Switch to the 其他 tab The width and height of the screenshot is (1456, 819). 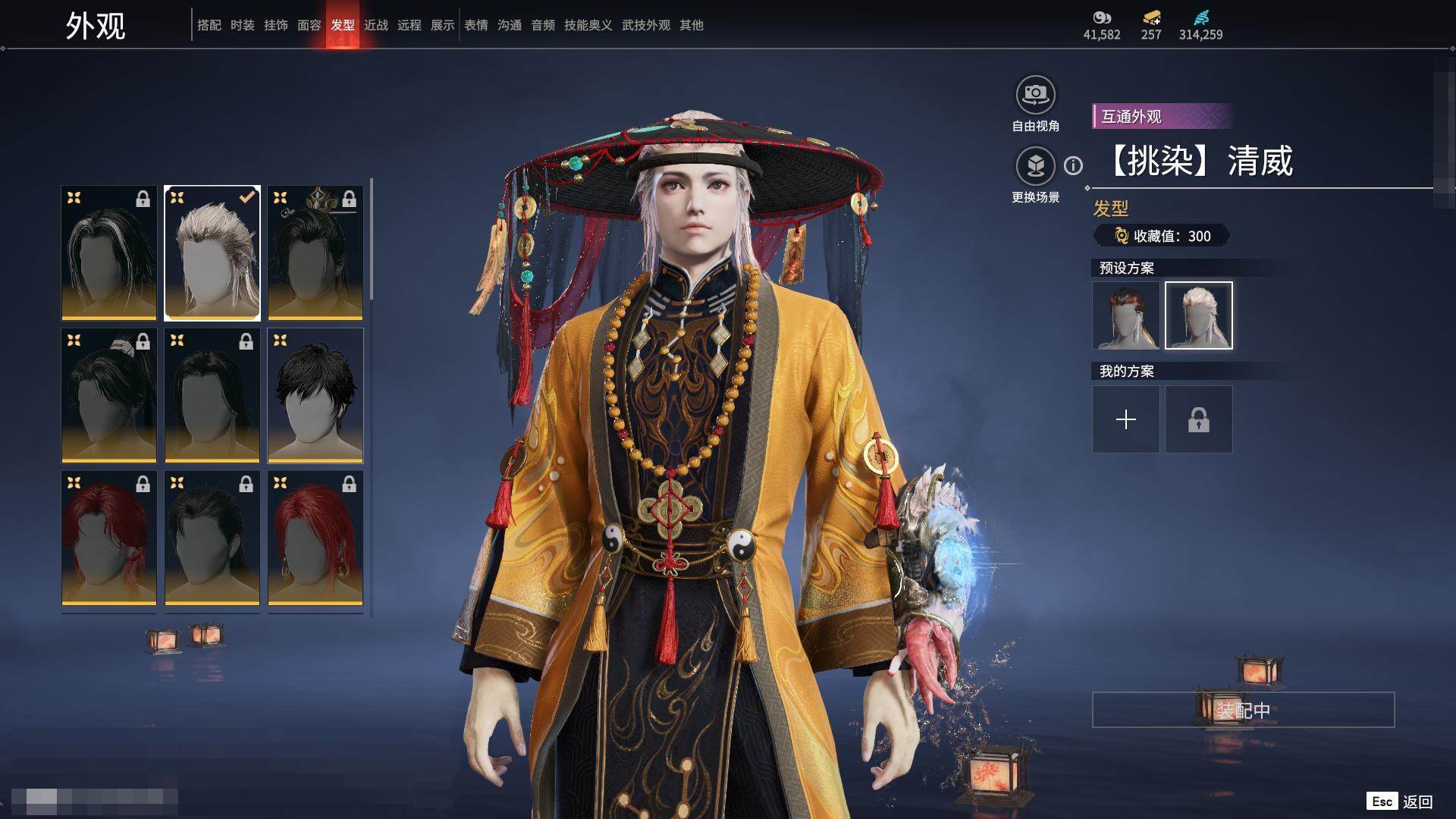click(x=691, y=25)
